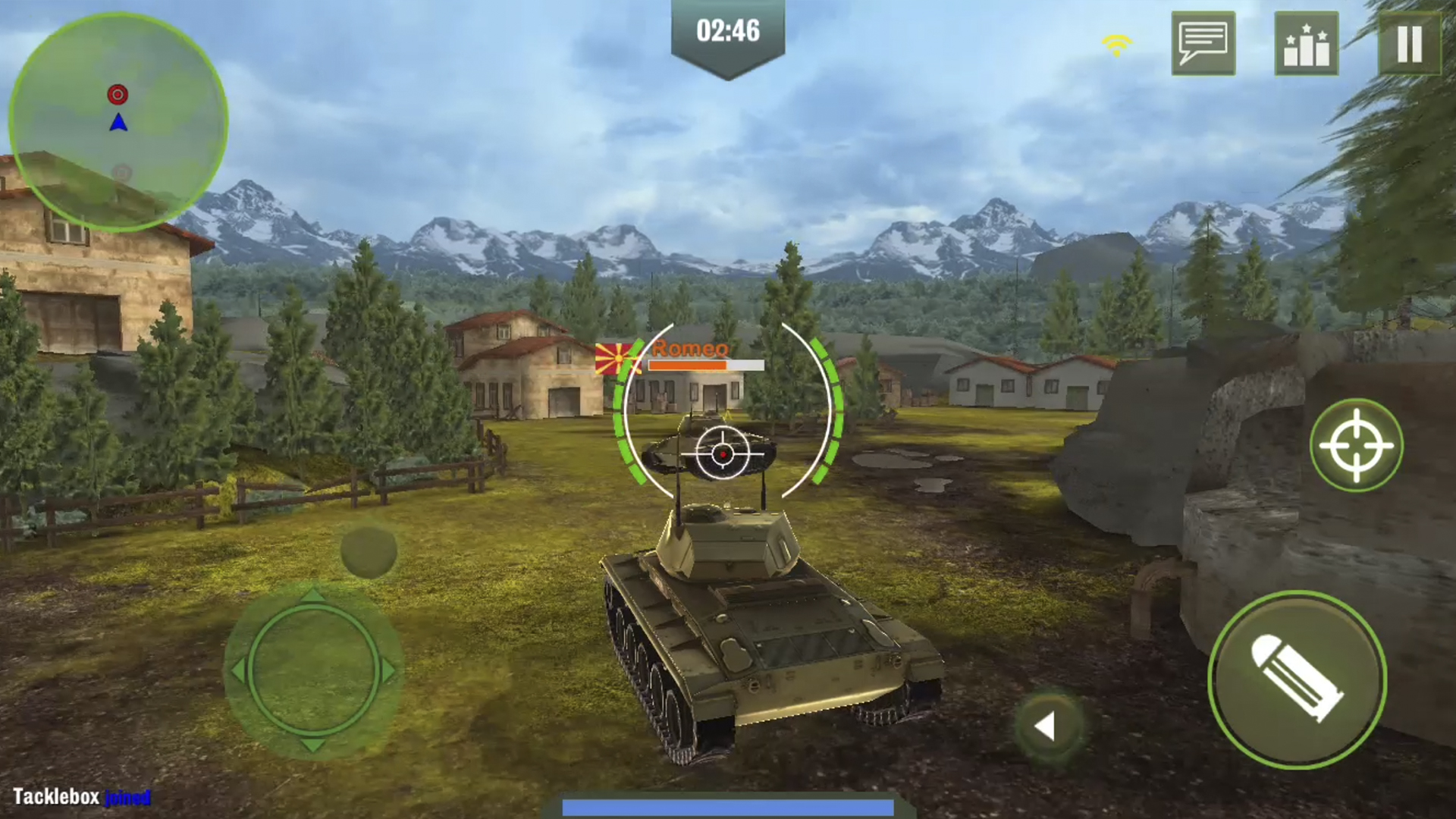1456x819 pixels.
Task: View the team scoreboard with star podium
Action: coord(1307,44)
